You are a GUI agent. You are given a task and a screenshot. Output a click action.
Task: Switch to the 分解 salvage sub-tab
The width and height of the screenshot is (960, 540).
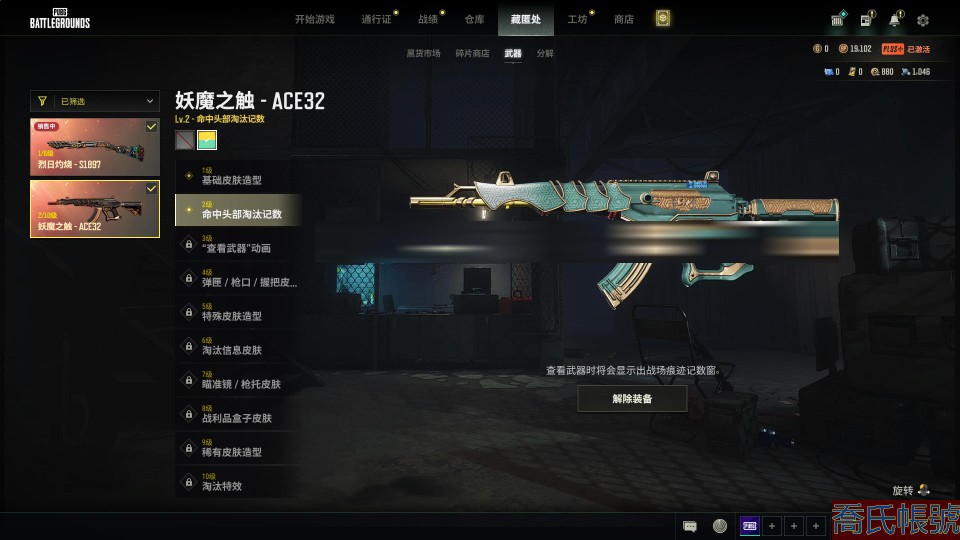545,53
